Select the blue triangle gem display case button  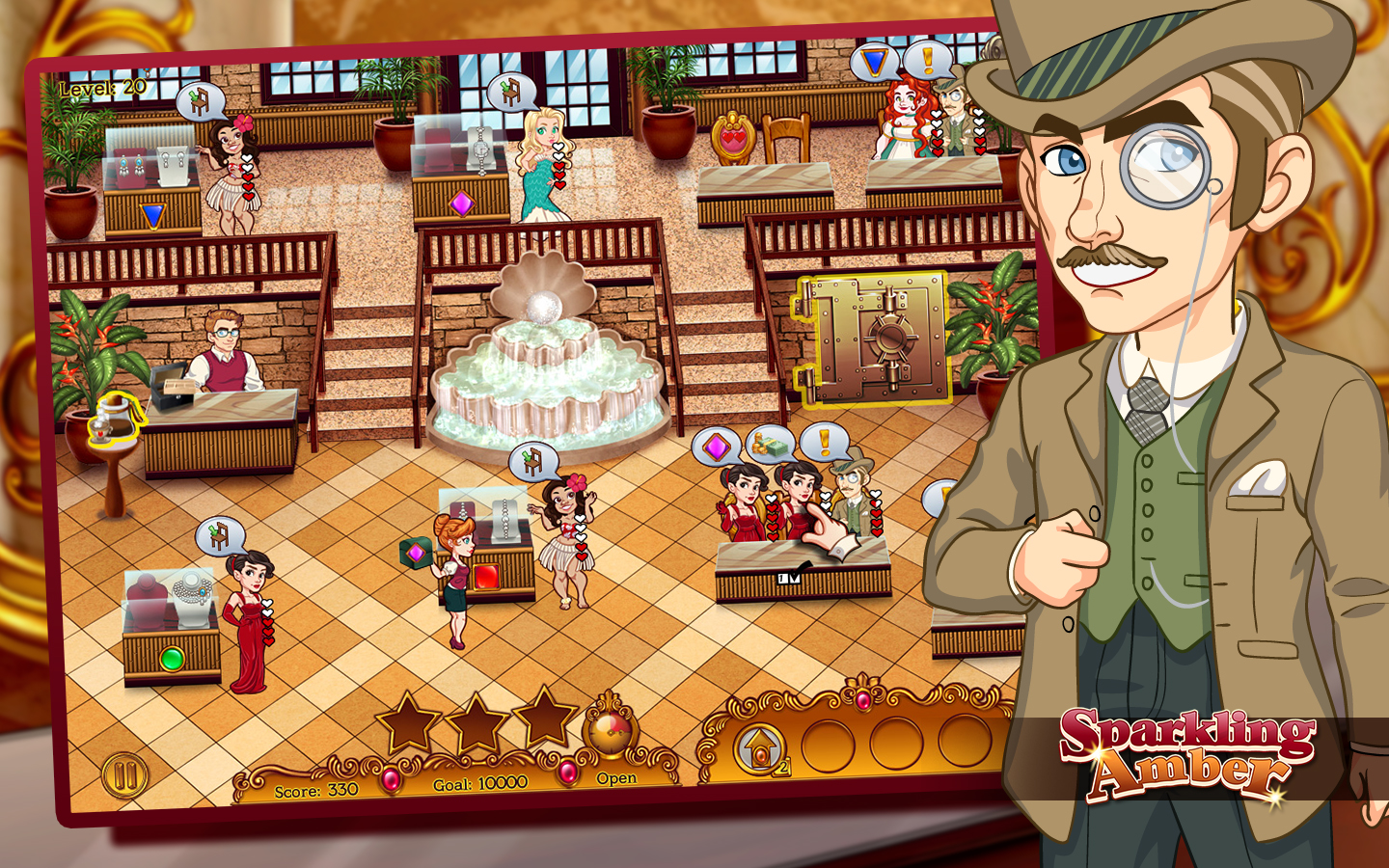click(152, 215)
